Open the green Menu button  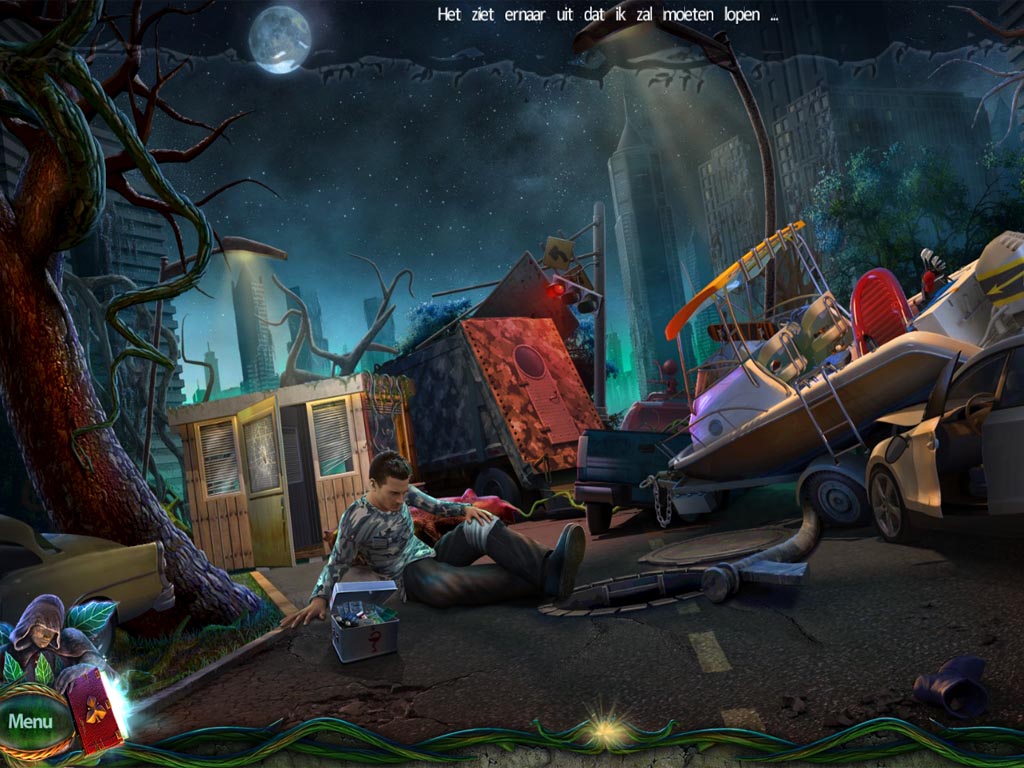[x=31, y=721]
